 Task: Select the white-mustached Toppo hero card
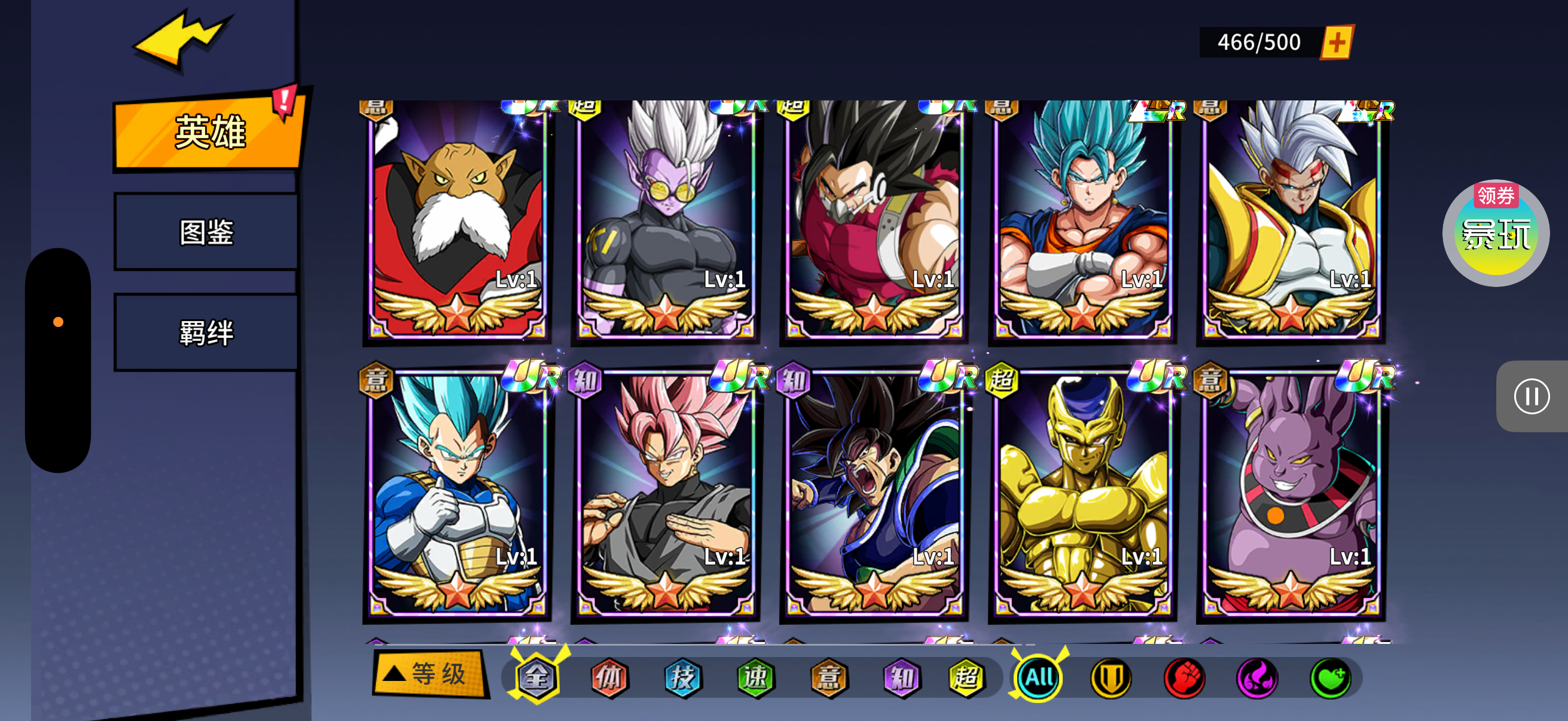[x=457, y=219]
